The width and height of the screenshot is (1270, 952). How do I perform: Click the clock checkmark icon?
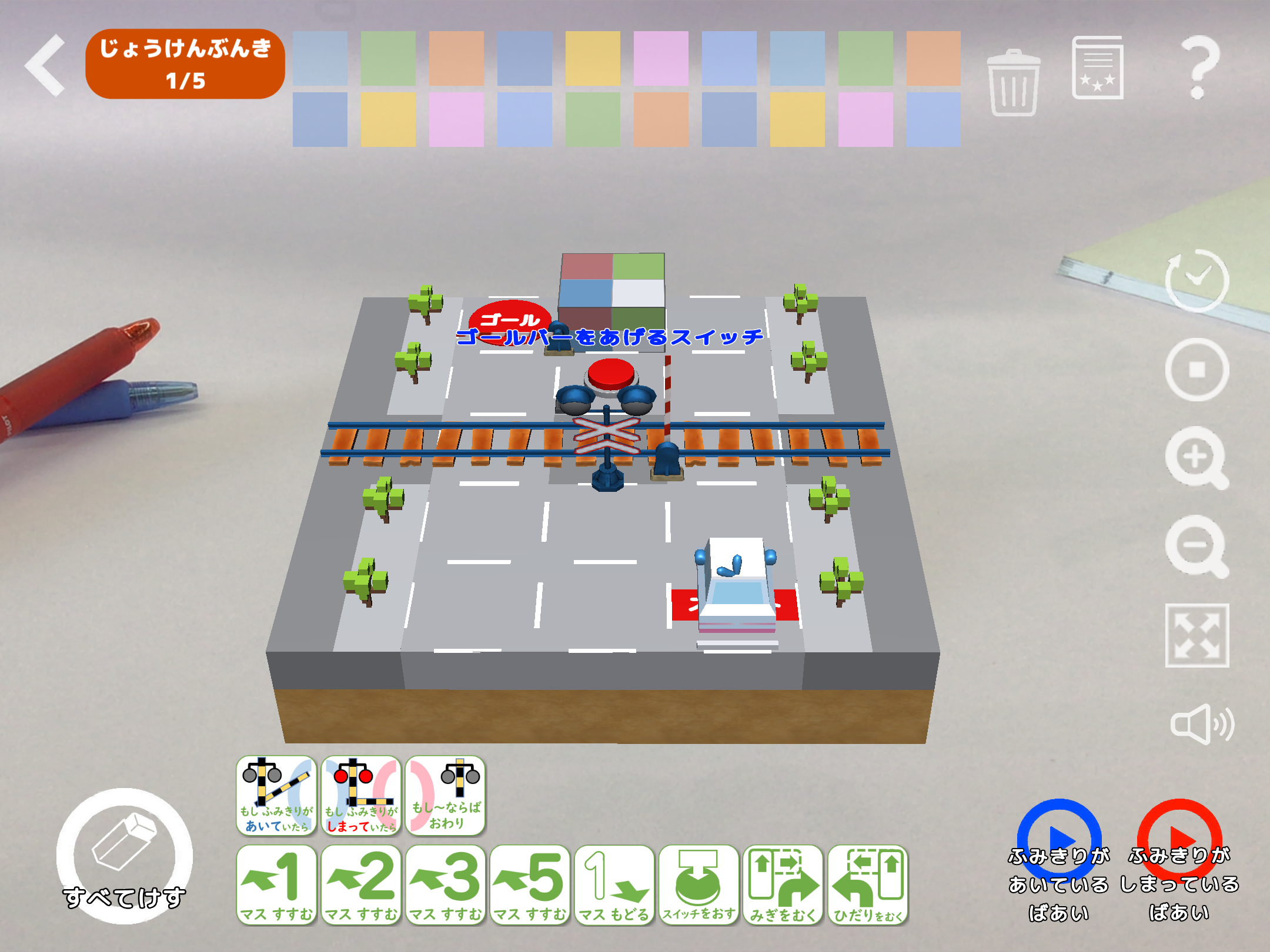click(x=1197, y=280)
